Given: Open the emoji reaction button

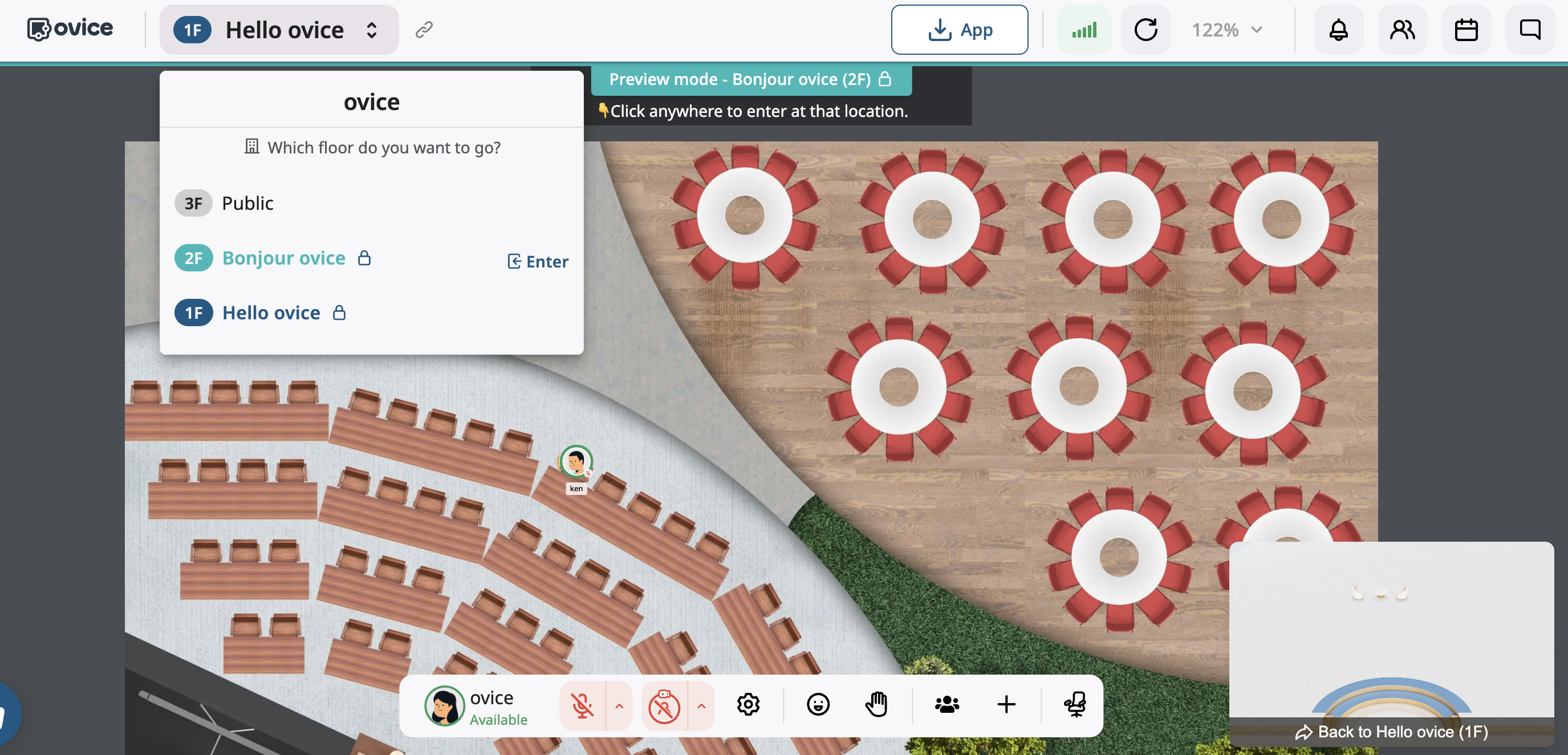Looking at the screenshot, I should click(x=818, y=704).
